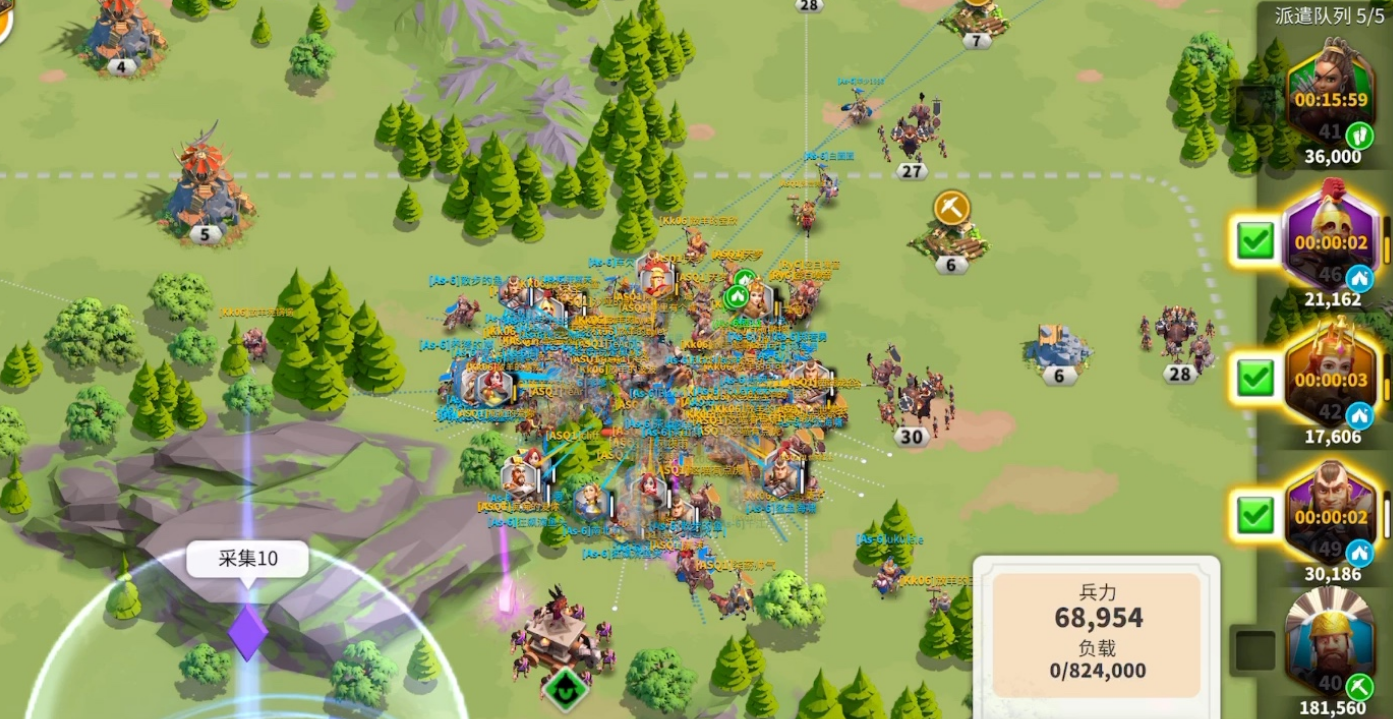
Task: Uncheck the checkbox beside the 21,162 march
Action: click(x=1255, y=241)
